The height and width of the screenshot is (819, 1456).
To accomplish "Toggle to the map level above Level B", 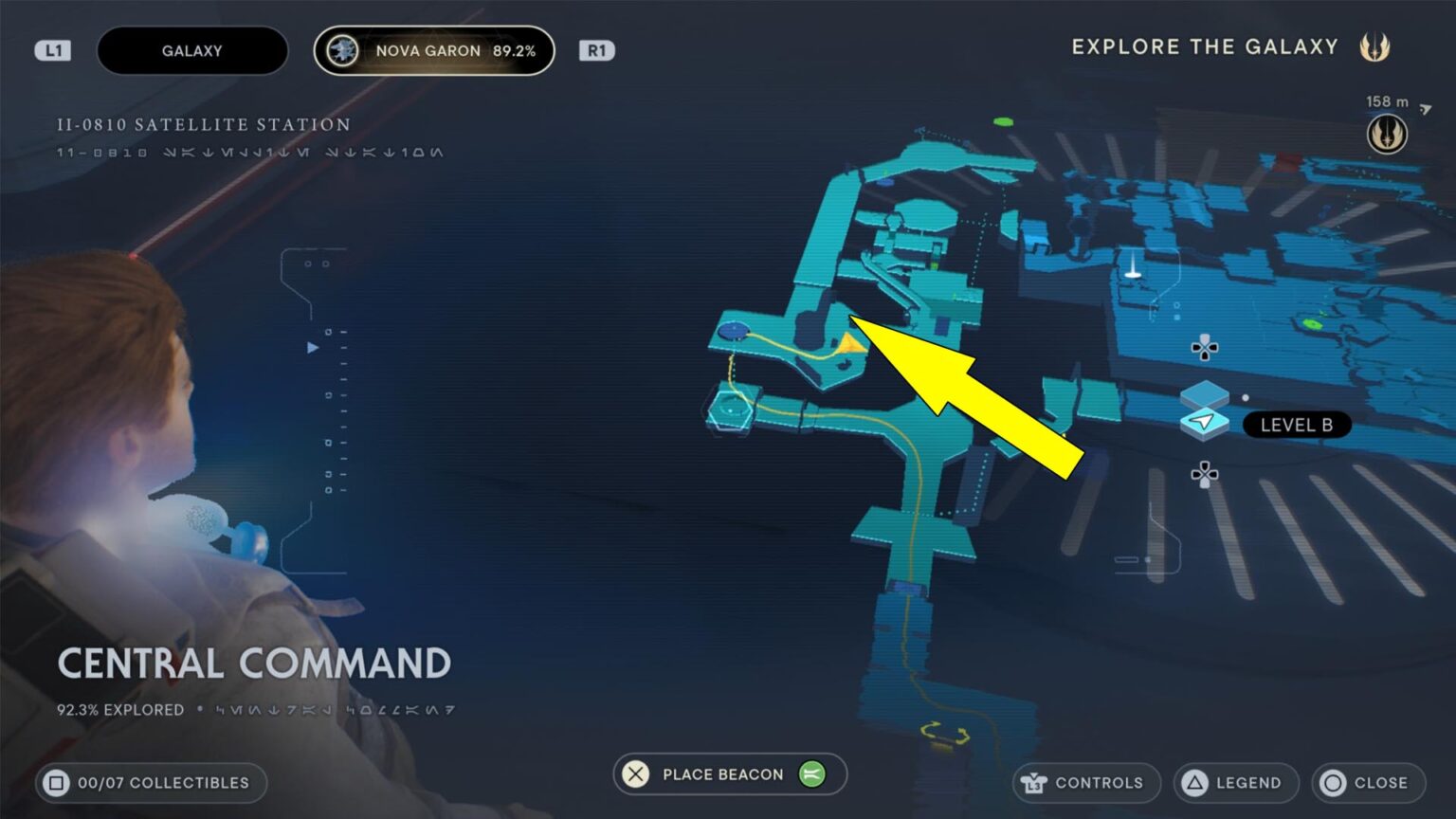I will click(x=1206, y=347).
